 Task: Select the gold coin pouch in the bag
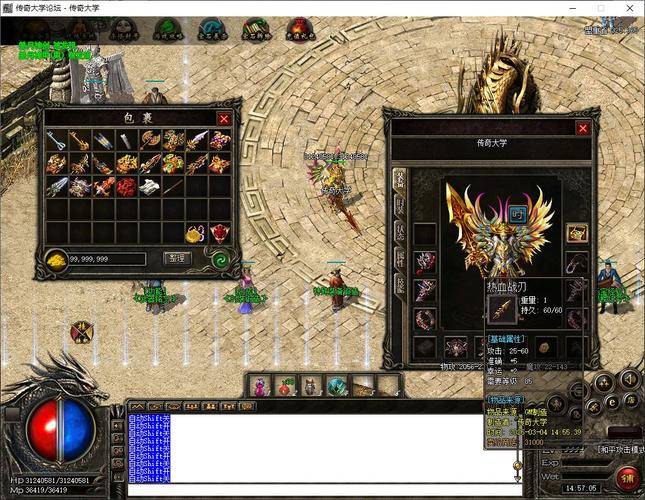[197, 233]
